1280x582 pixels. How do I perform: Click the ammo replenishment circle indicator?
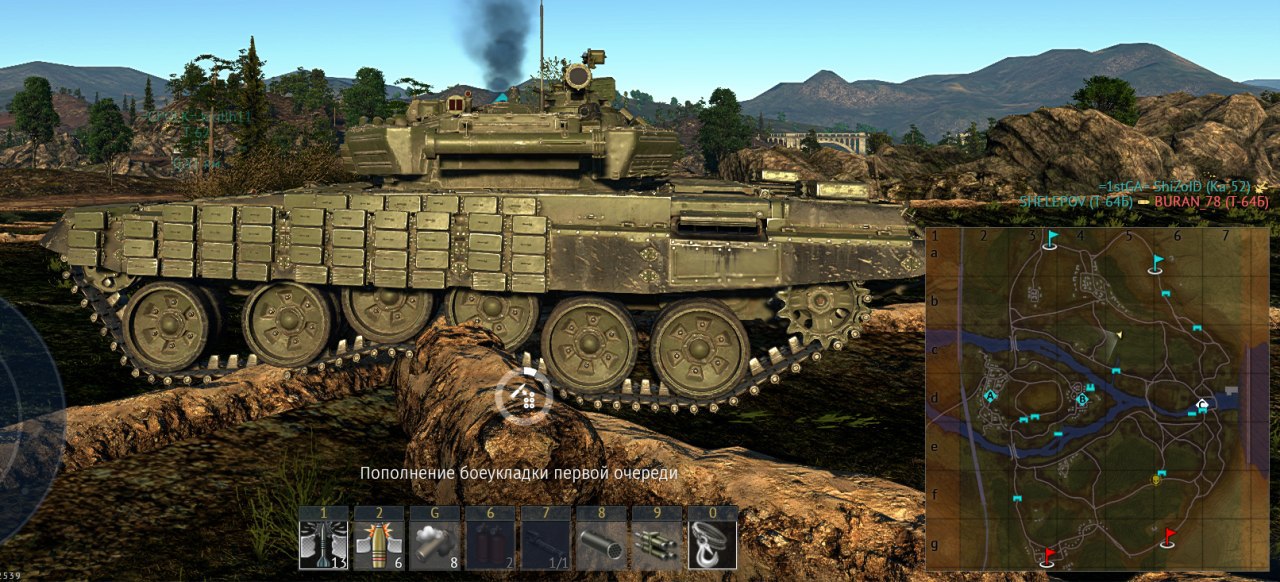click(x=523, y=397)
